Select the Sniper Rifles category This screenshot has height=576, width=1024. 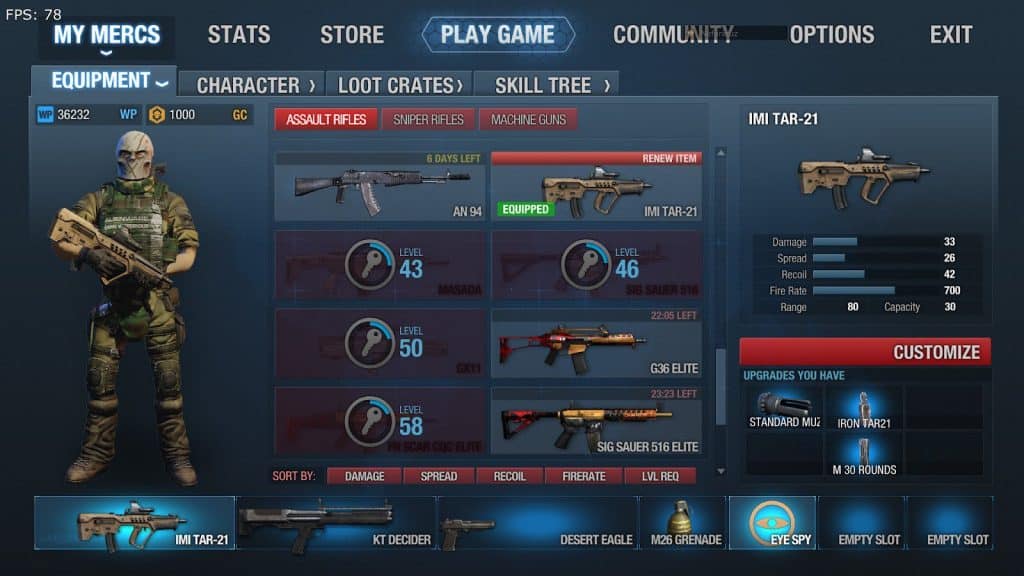[x=428, y=120]
